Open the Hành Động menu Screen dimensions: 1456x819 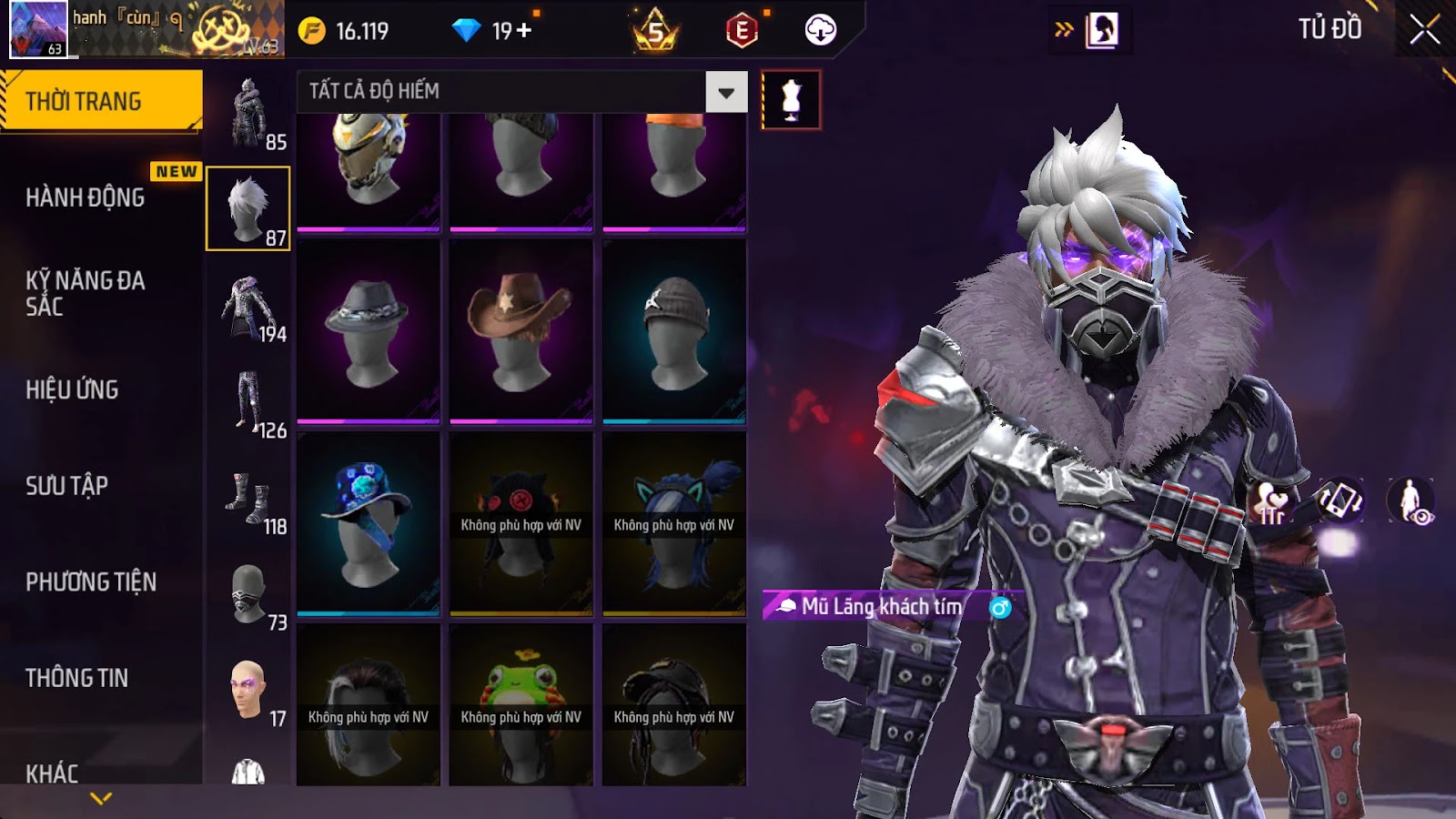pos(86,197)
